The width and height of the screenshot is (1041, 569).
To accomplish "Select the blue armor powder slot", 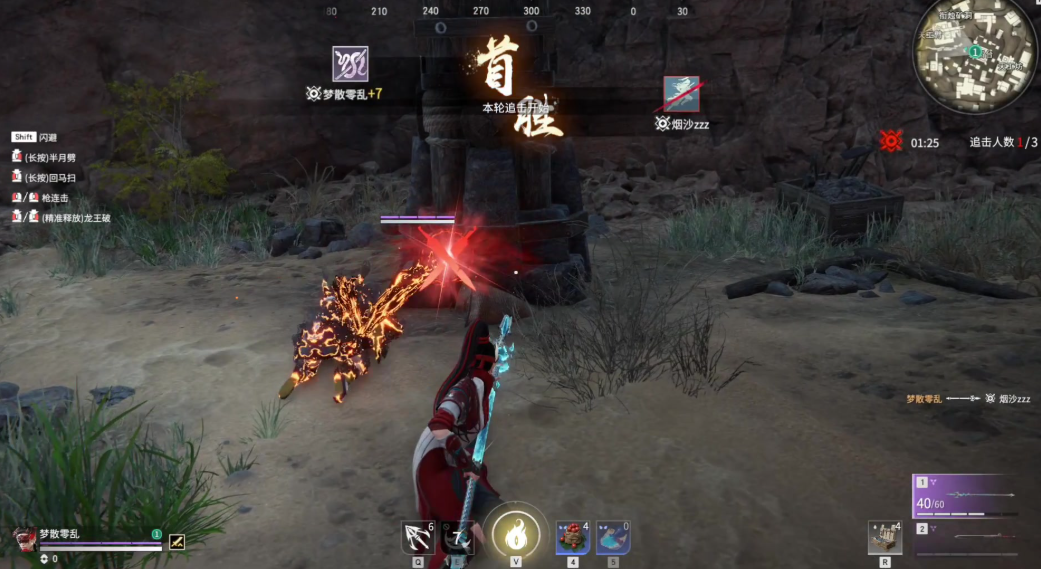I will (x=612, y=537).
